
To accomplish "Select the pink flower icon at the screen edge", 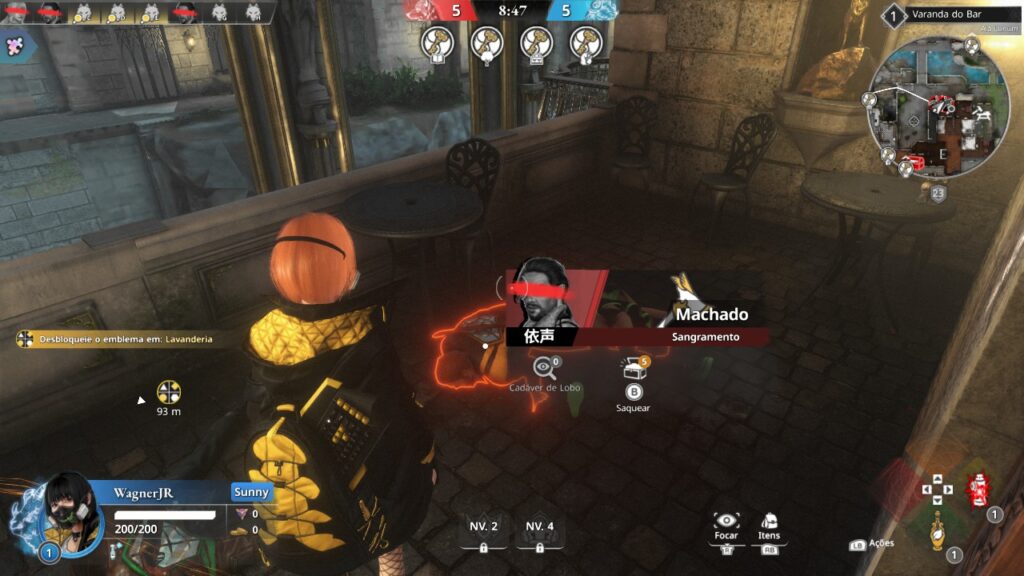I will click(16, 45).
